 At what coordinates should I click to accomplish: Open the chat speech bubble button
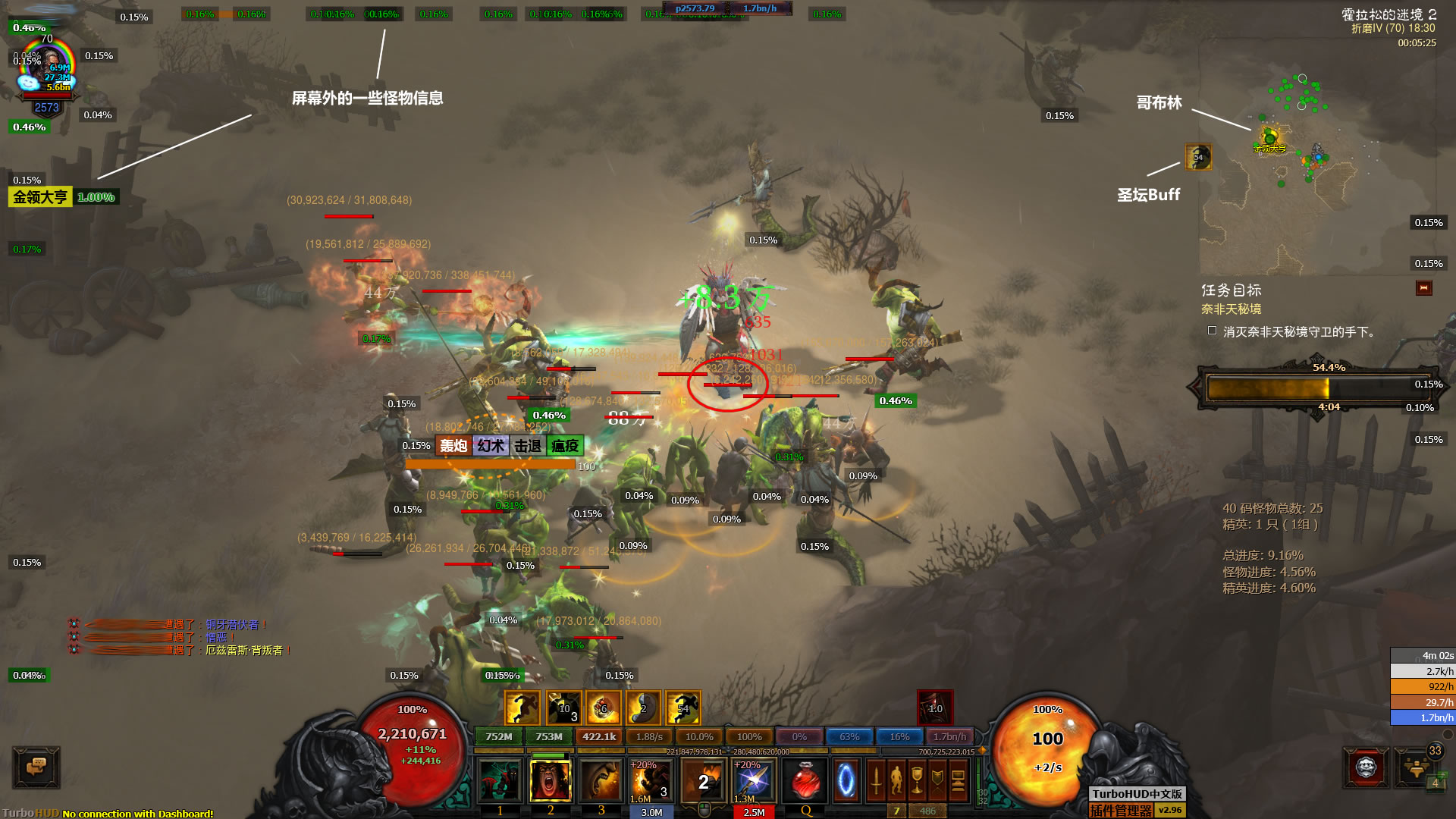click(36, 767)
